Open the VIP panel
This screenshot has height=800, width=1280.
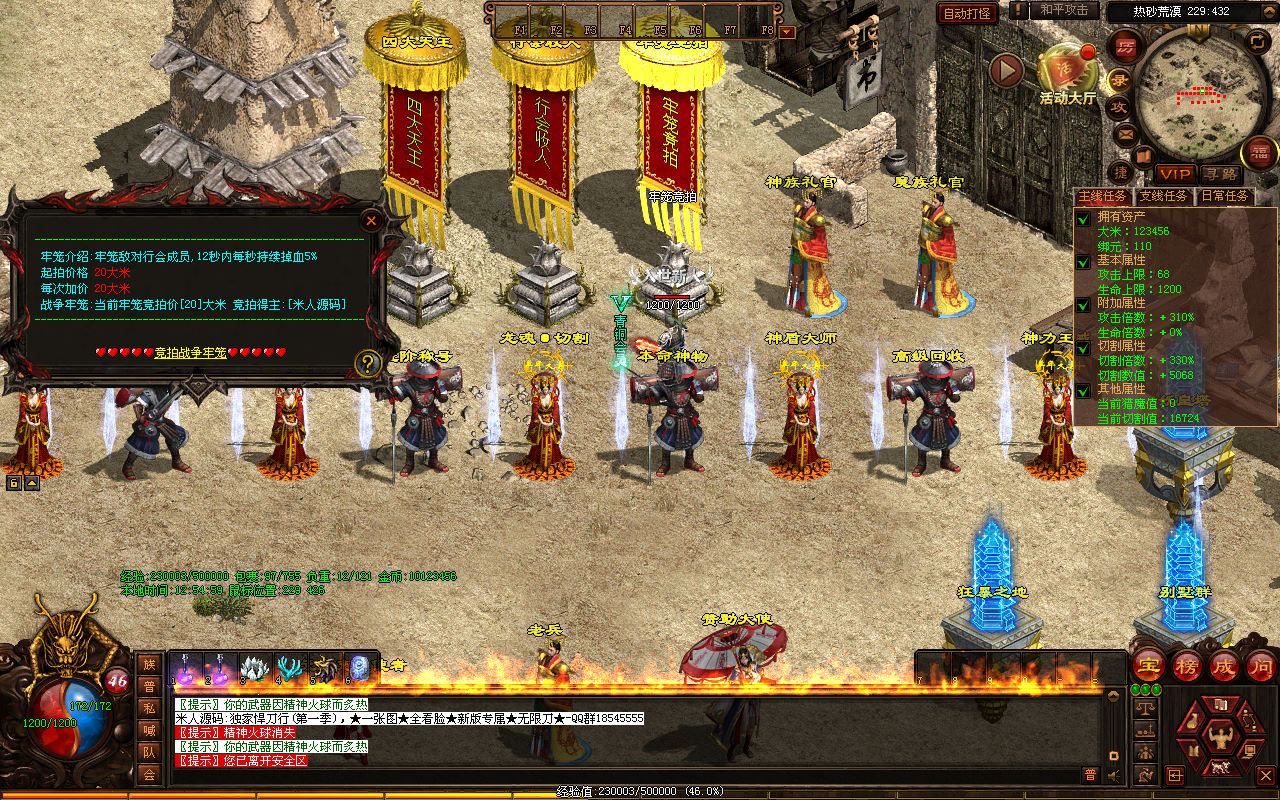[x=1175, y=174]
